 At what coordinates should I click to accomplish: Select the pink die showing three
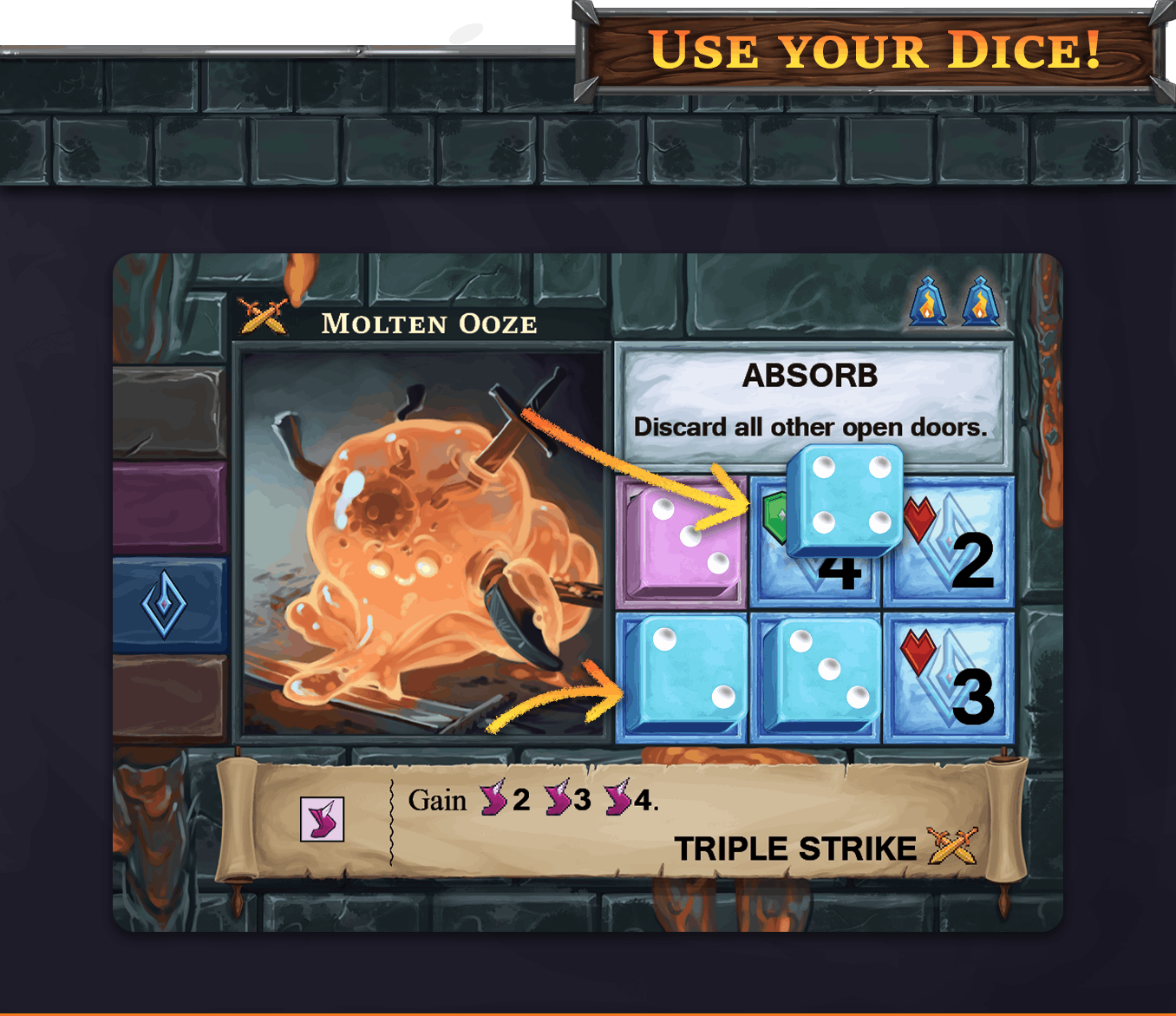(683, 541)
